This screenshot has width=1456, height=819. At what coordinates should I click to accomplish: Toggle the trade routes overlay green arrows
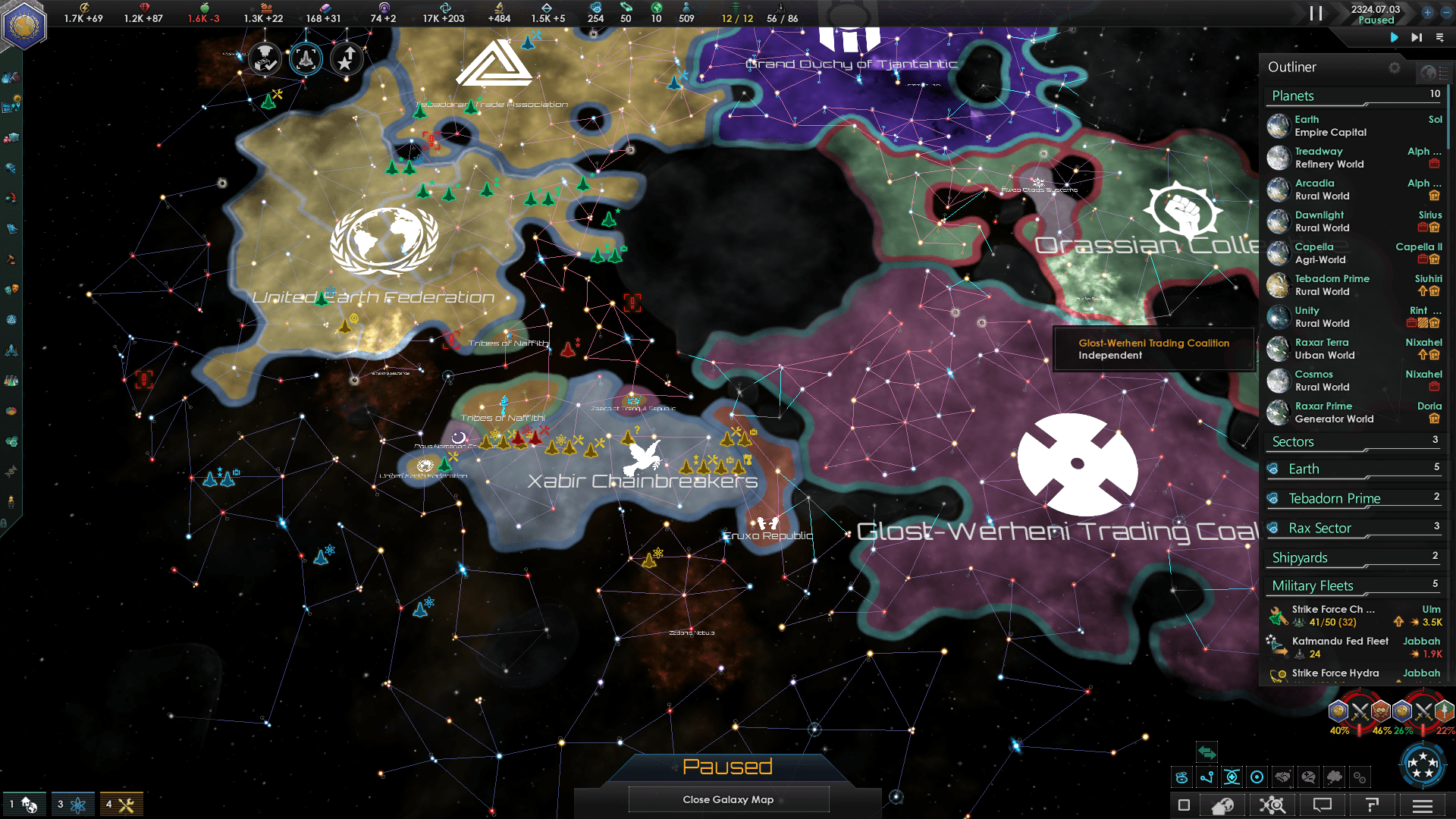point(1207,752)
